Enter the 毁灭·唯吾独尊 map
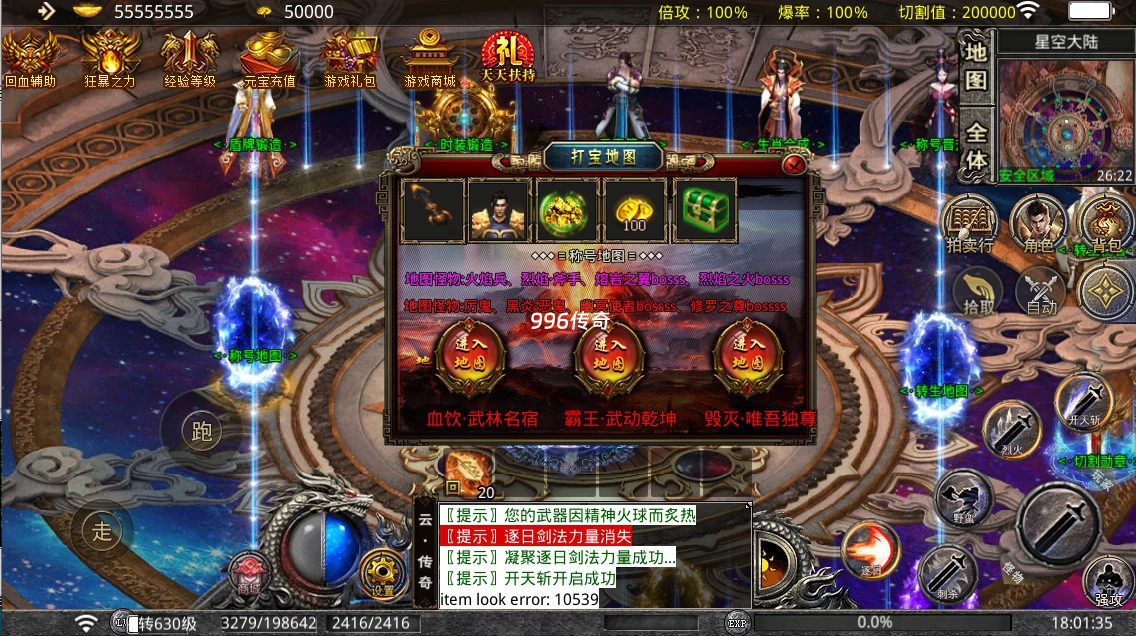 [749, 356]
